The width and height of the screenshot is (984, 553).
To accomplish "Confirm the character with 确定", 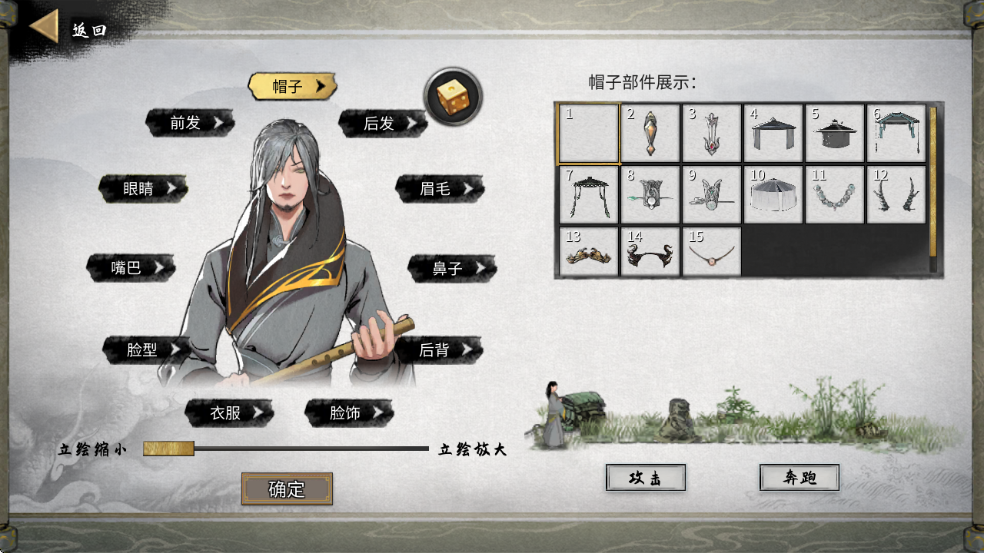I will coord(287,489).
